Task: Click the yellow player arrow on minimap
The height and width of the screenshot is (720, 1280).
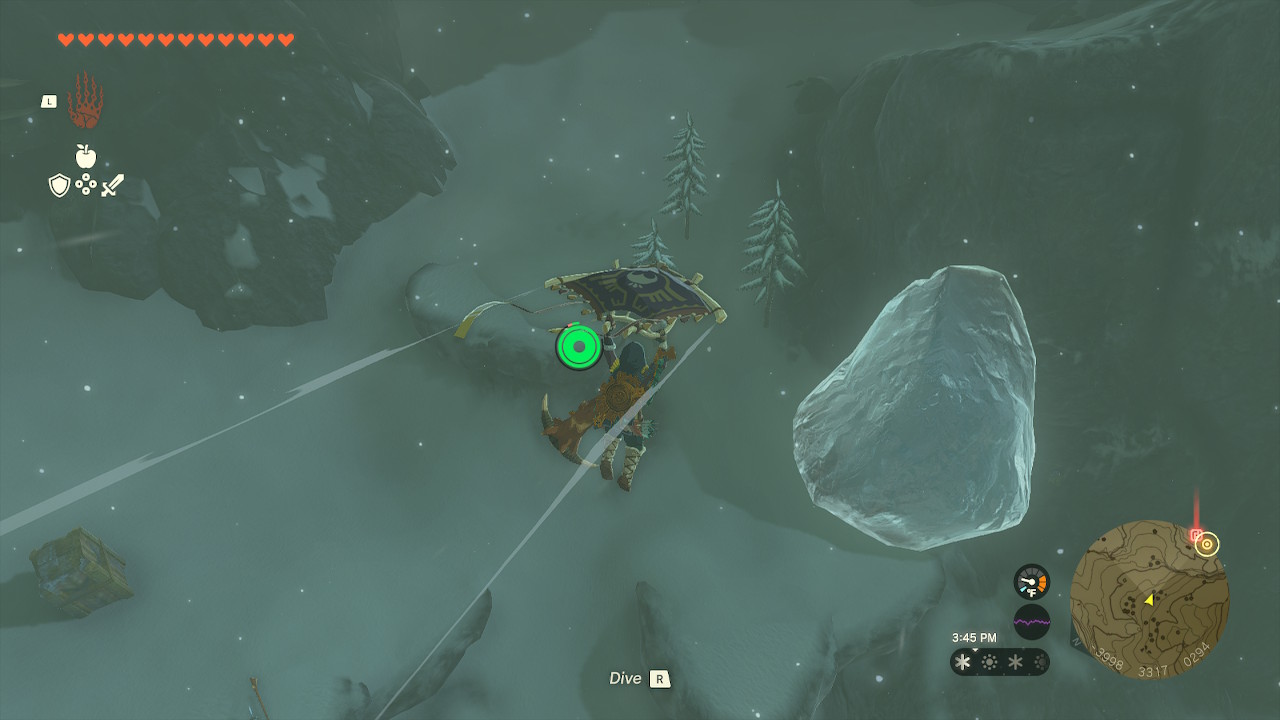Action: 1149,599
